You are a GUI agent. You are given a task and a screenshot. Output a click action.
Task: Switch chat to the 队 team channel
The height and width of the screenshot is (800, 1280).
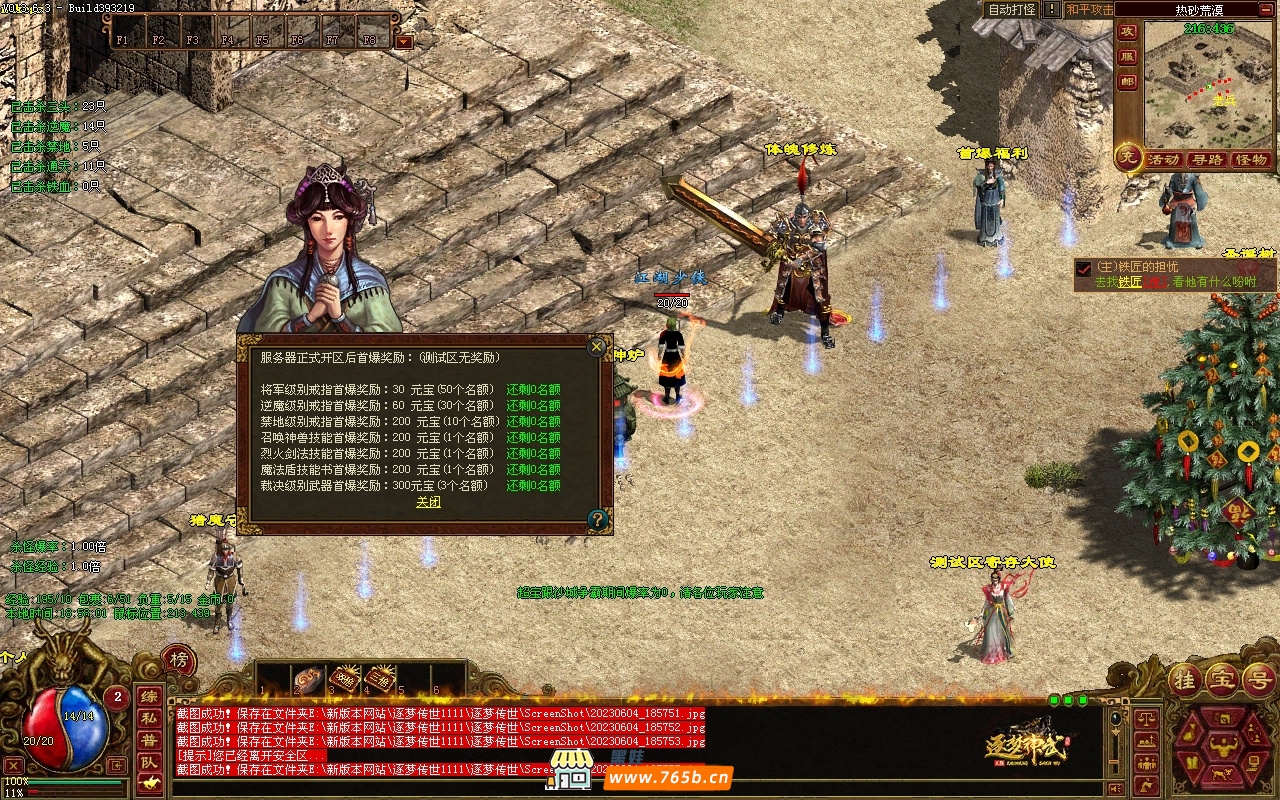tap(148, 762)
